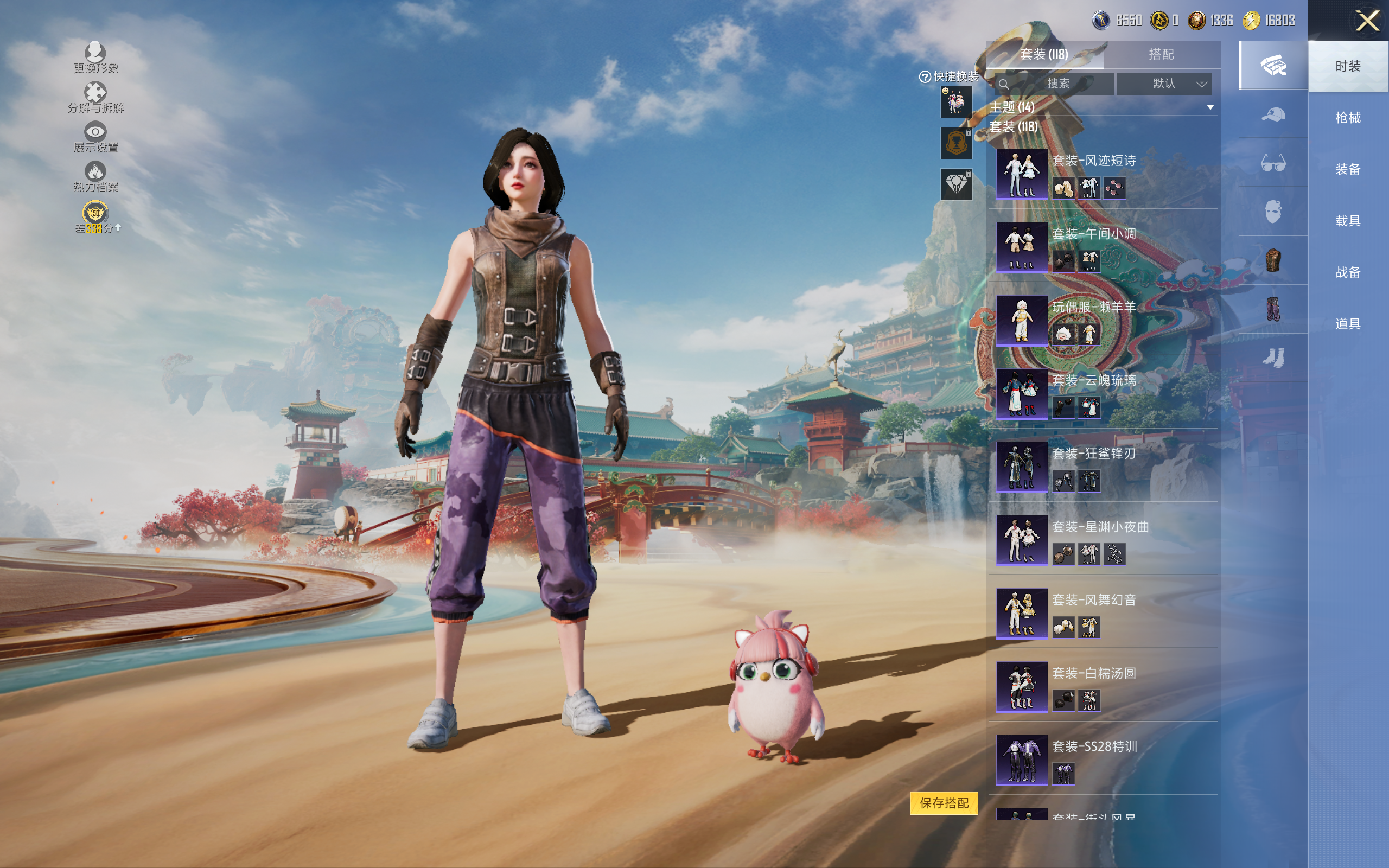
Task: Open the 默认 sort dropdown
Action: (1164, 84)
